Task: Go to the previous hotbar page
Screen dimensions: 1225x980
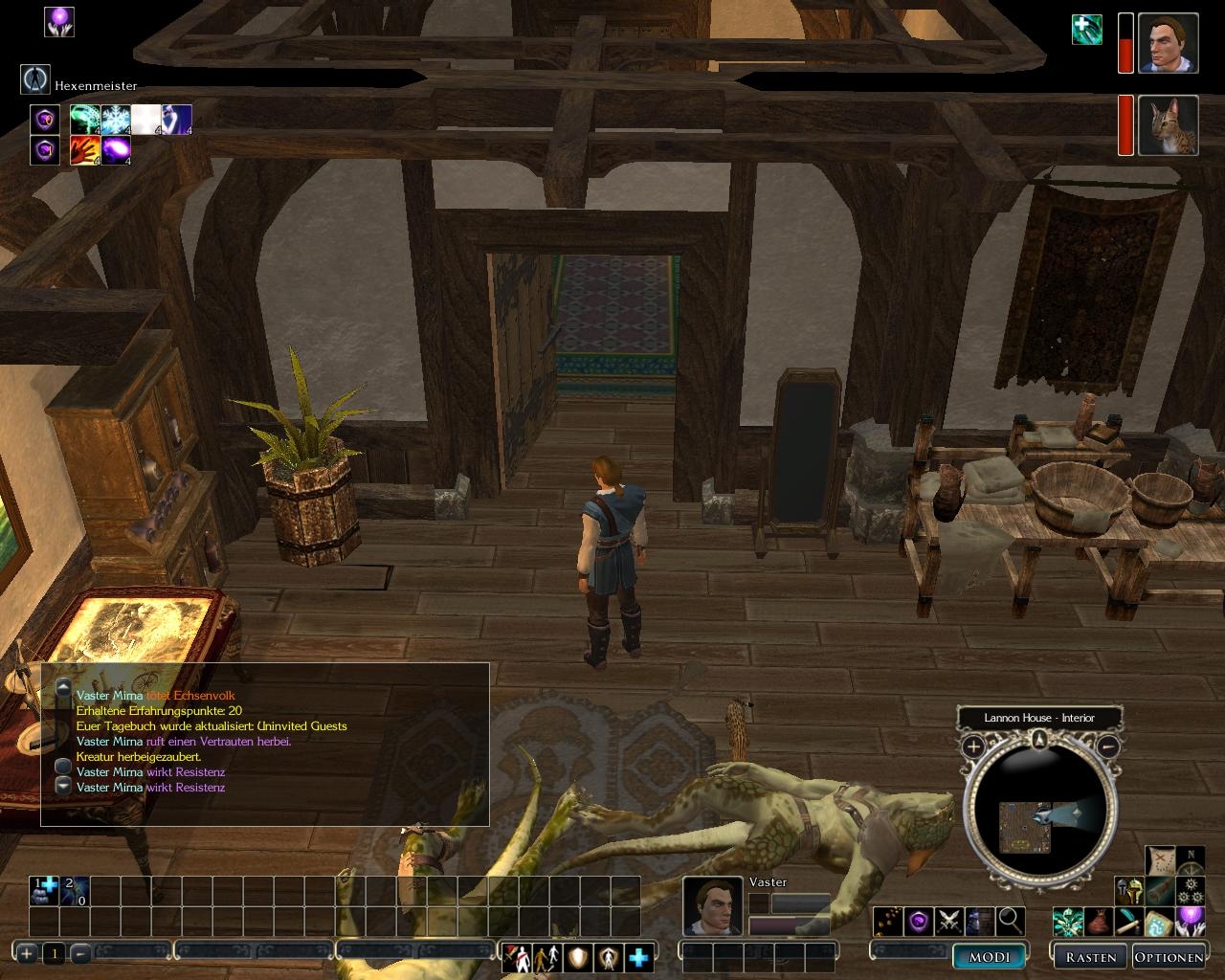Action: tap(81, 953)
